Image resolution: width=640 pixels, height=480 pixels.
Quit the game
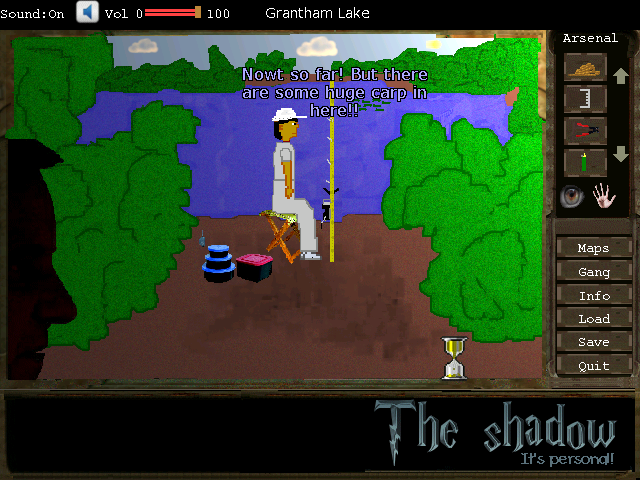click(593, 366)
